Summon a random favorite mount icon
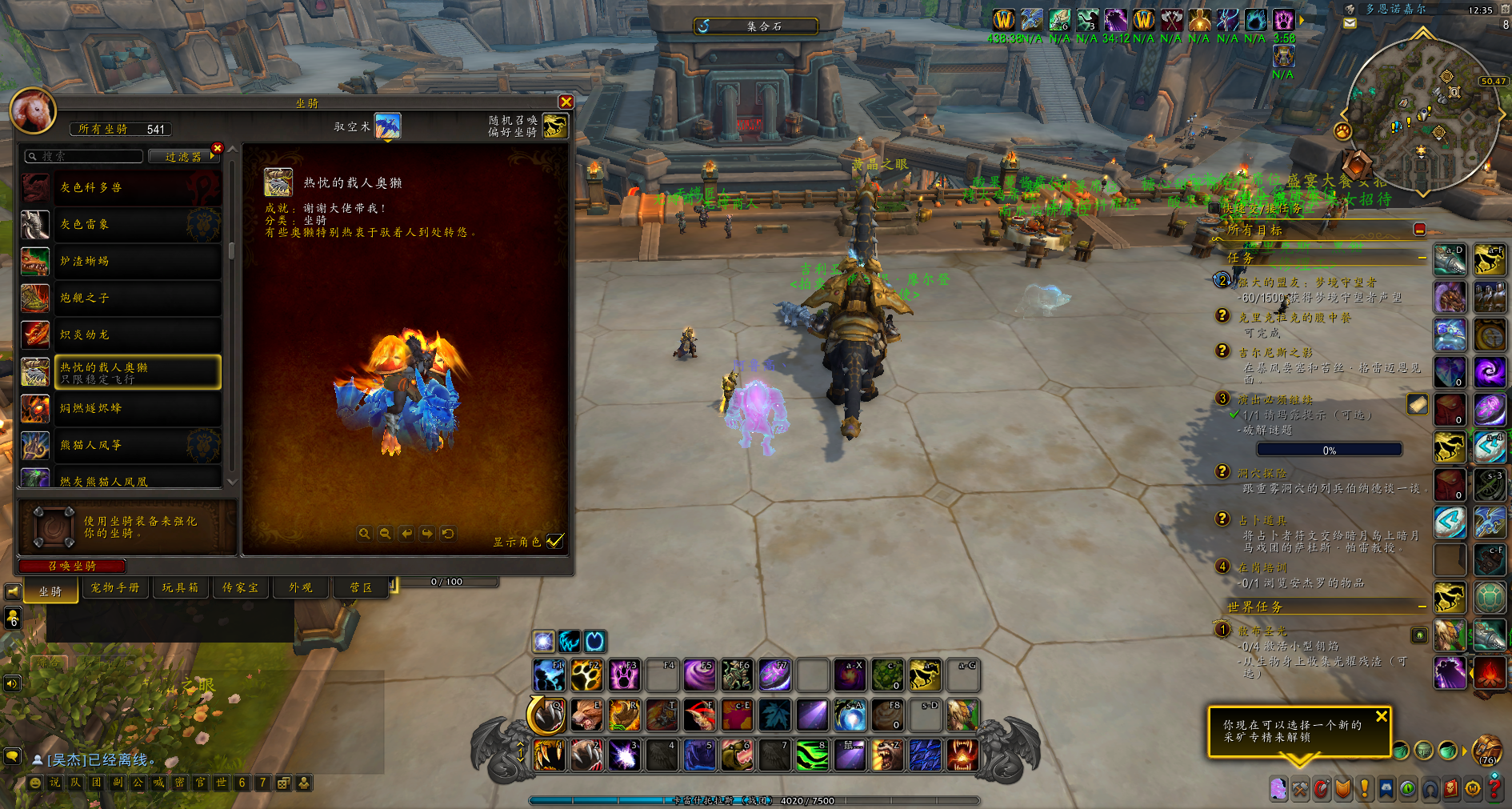The image size is (1512, 809). pyautogui.click(x=555, y=126)
